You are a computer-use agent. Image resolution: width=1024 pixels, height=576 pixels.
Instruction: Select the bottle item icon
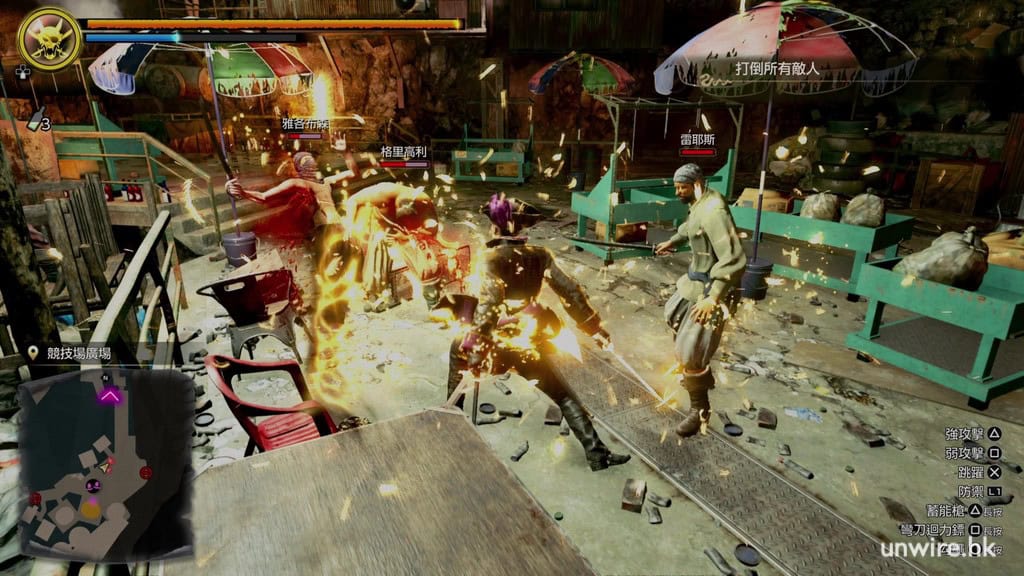[x=36, y=119]
